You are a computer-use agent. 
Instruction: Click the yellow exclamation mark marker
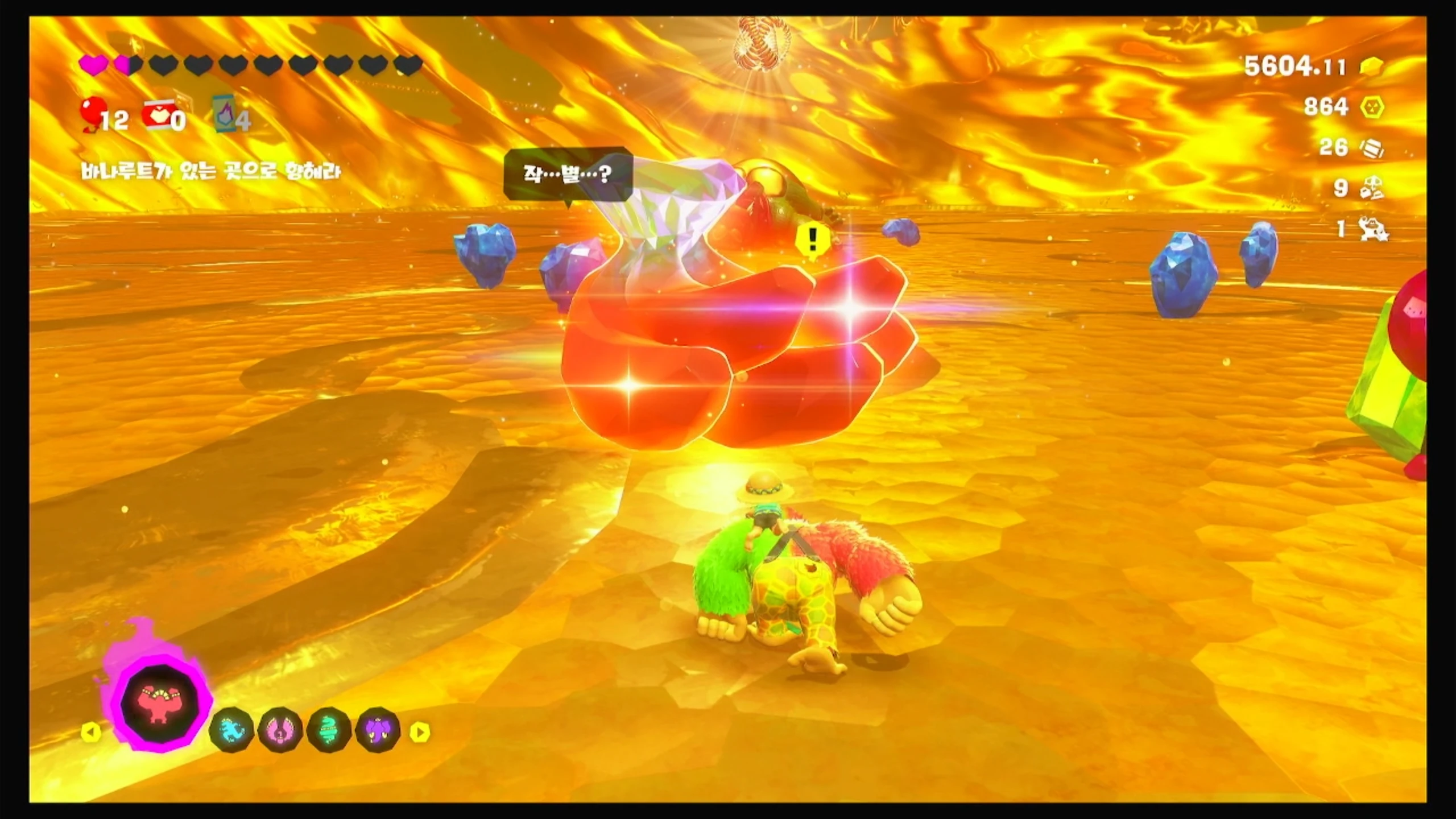pos(812,241)
